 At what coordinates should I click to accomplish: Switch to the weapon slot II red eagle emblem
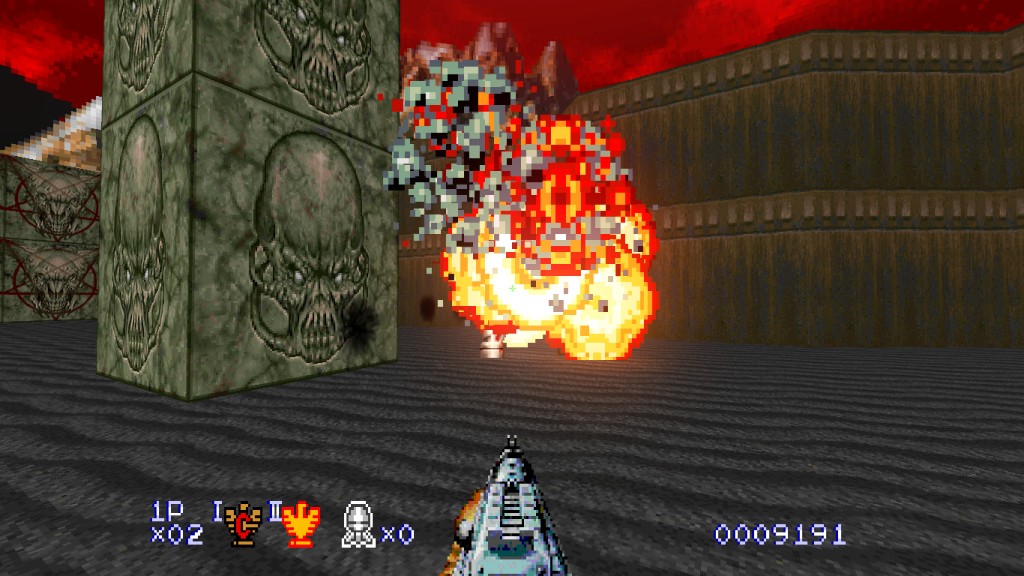click(298, 525)
